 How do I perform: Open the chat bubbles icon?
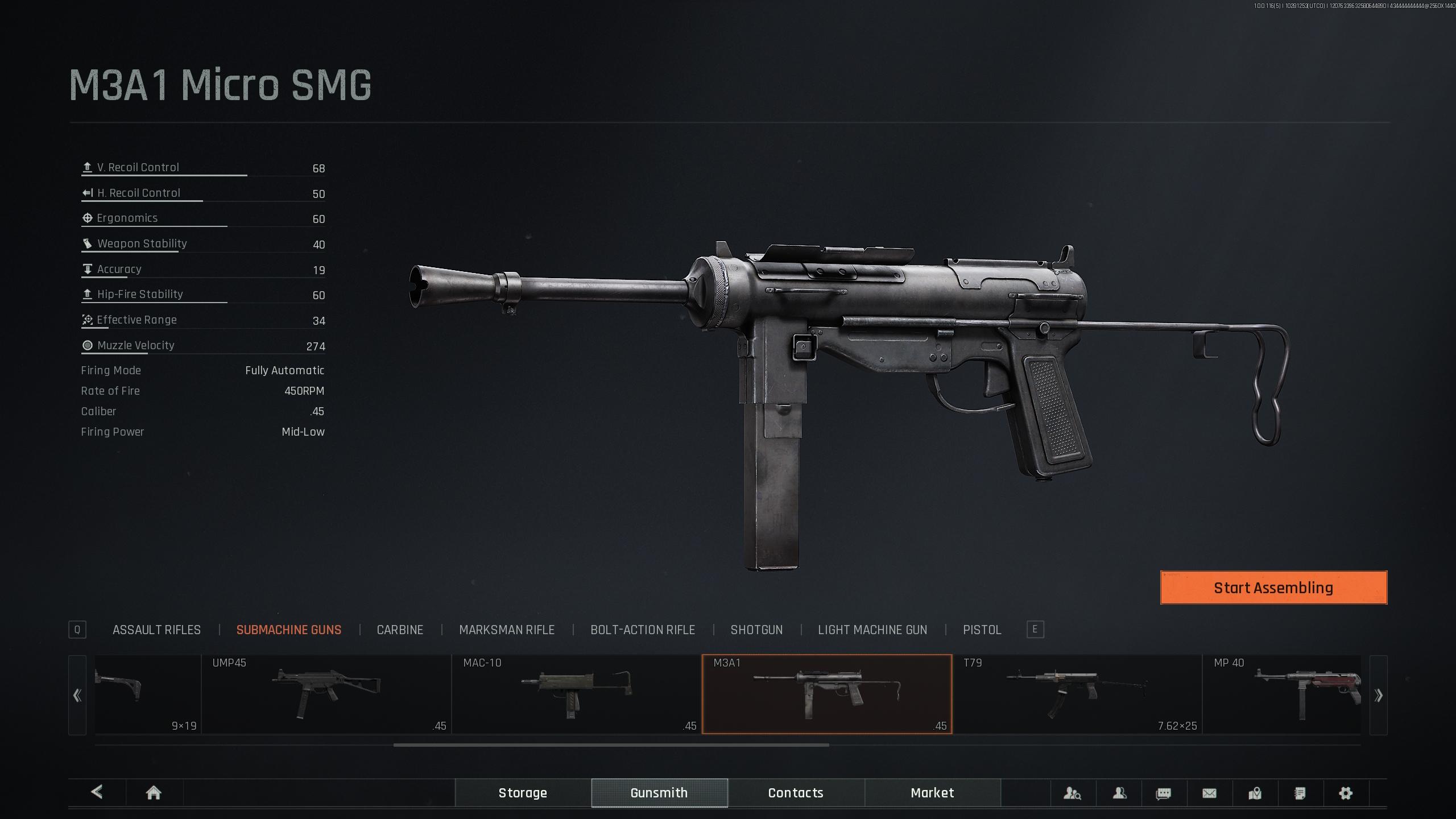(1164, 793)
